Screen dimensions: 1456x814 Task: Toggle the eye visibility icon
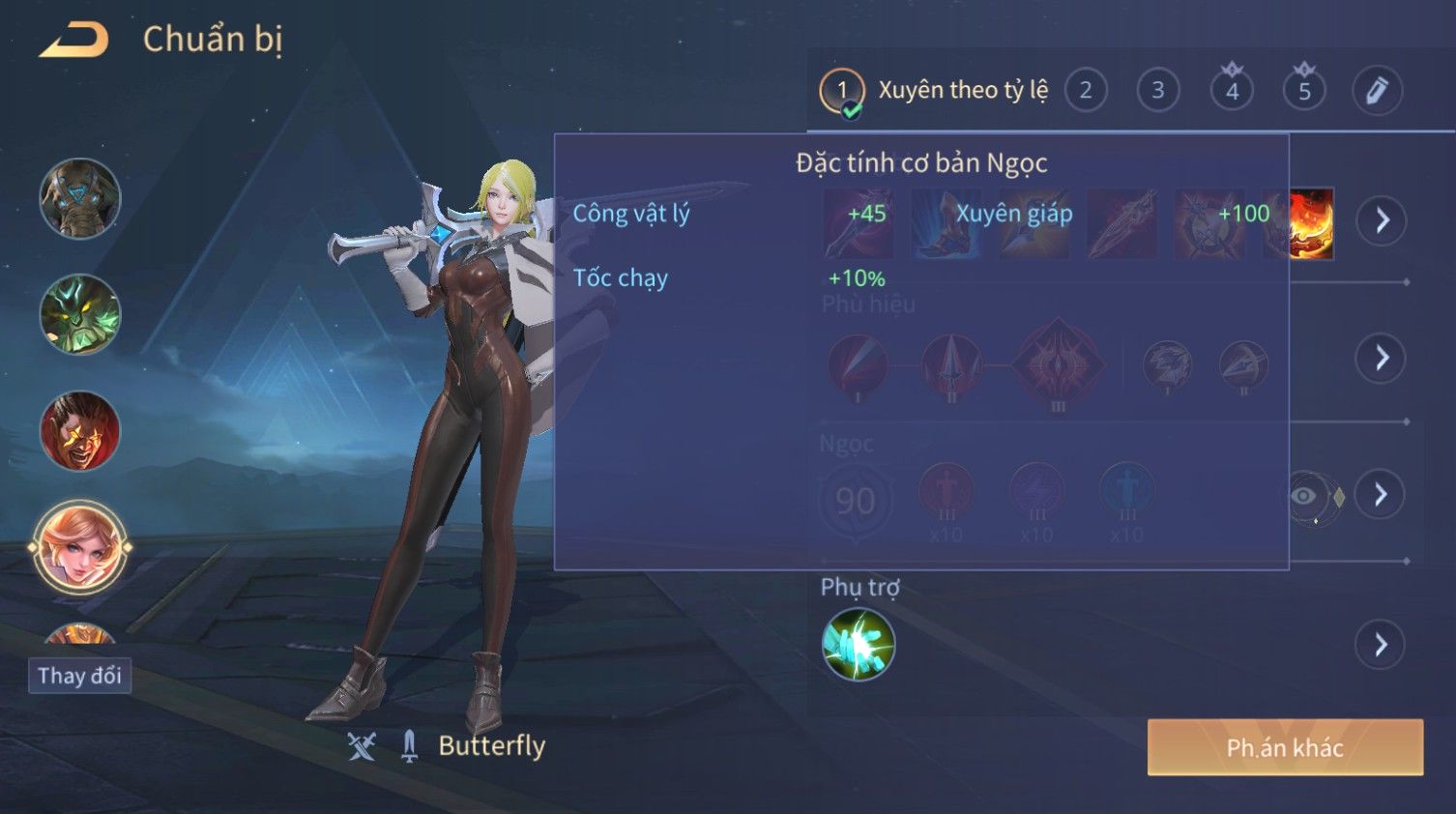point(1304,496)
